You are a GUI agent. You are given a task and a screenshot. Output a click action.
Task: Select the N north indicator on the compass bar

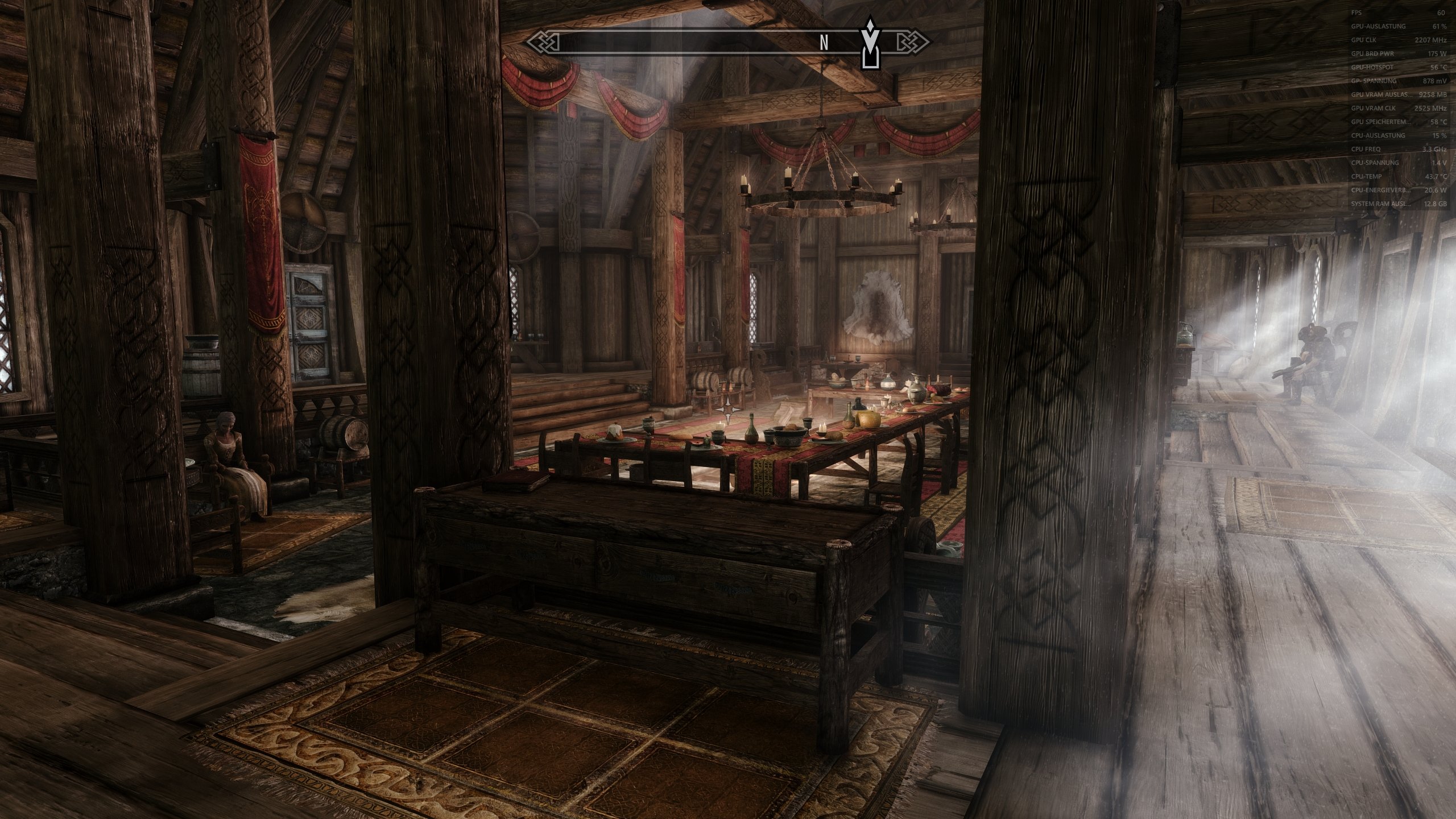click(x=824, y=42)
